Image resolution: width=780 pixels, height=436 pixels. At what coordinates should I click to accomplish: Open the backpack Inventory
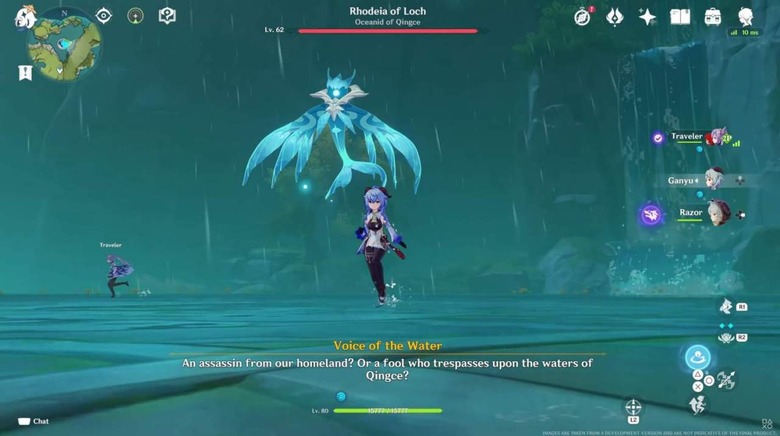click(713, 17)
